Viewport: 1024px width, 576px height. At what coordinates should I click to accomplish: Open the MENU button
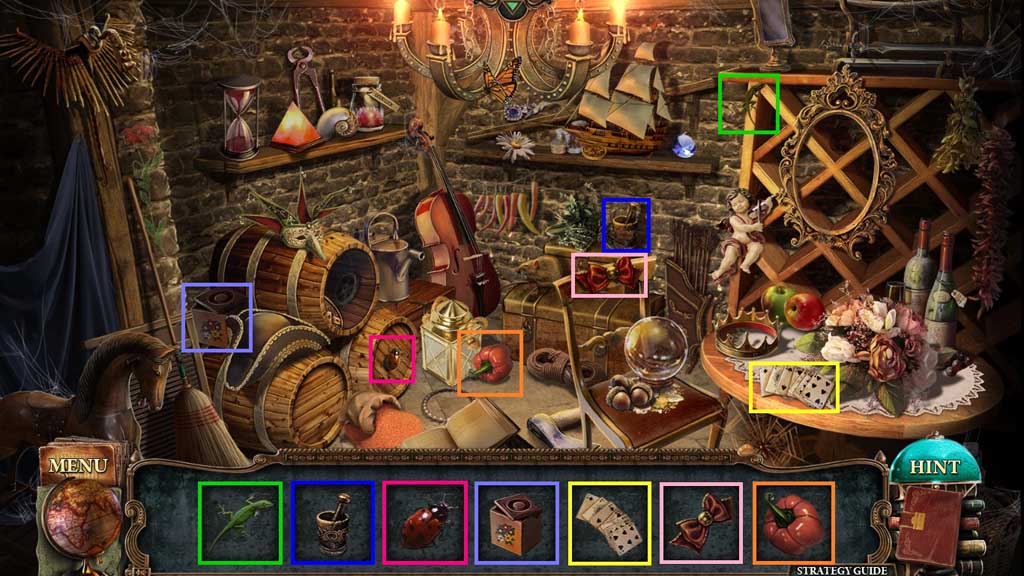77,466
